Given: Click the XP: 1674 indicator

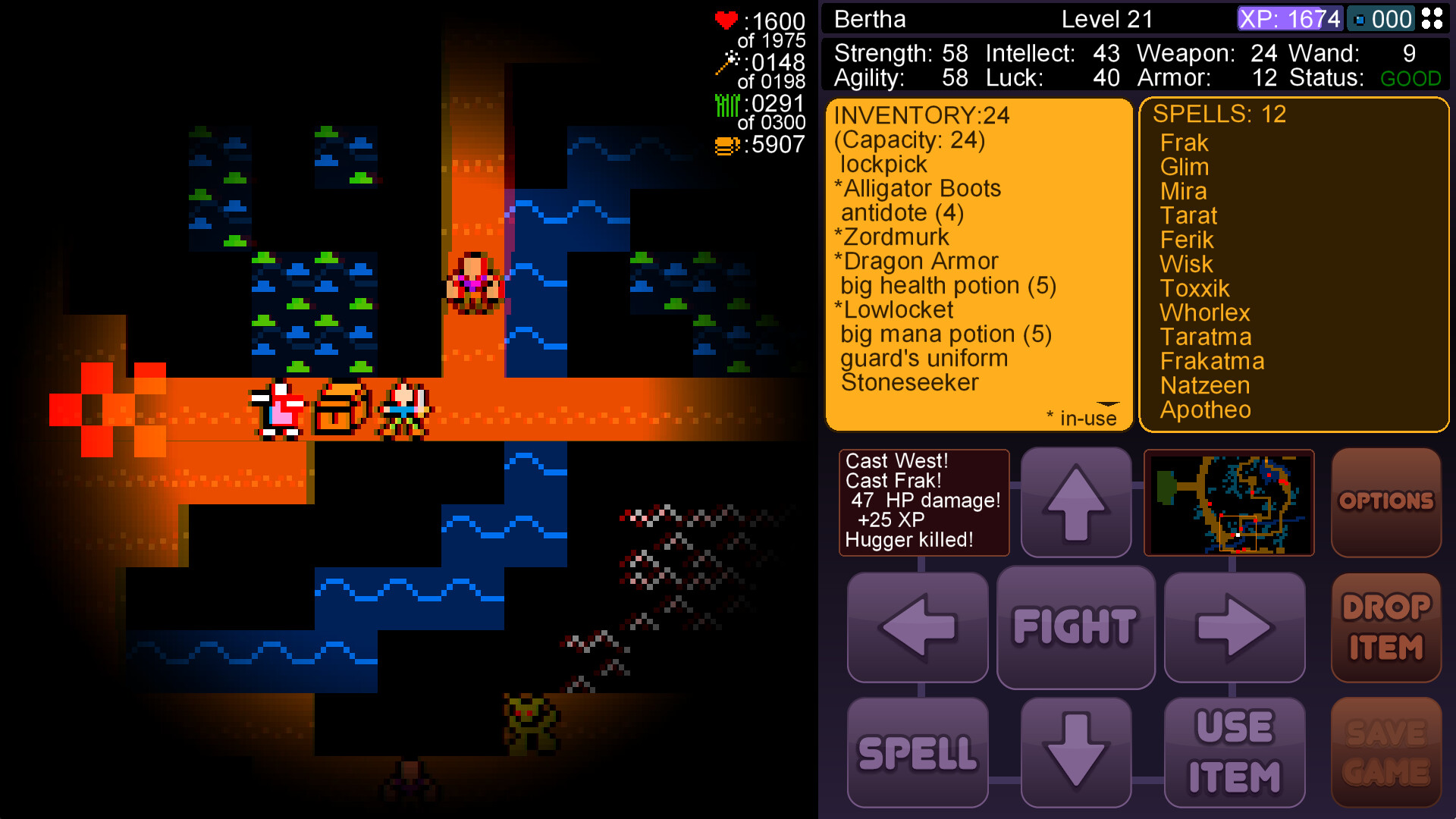Looking at the screenshot, I should point(1288,19).
